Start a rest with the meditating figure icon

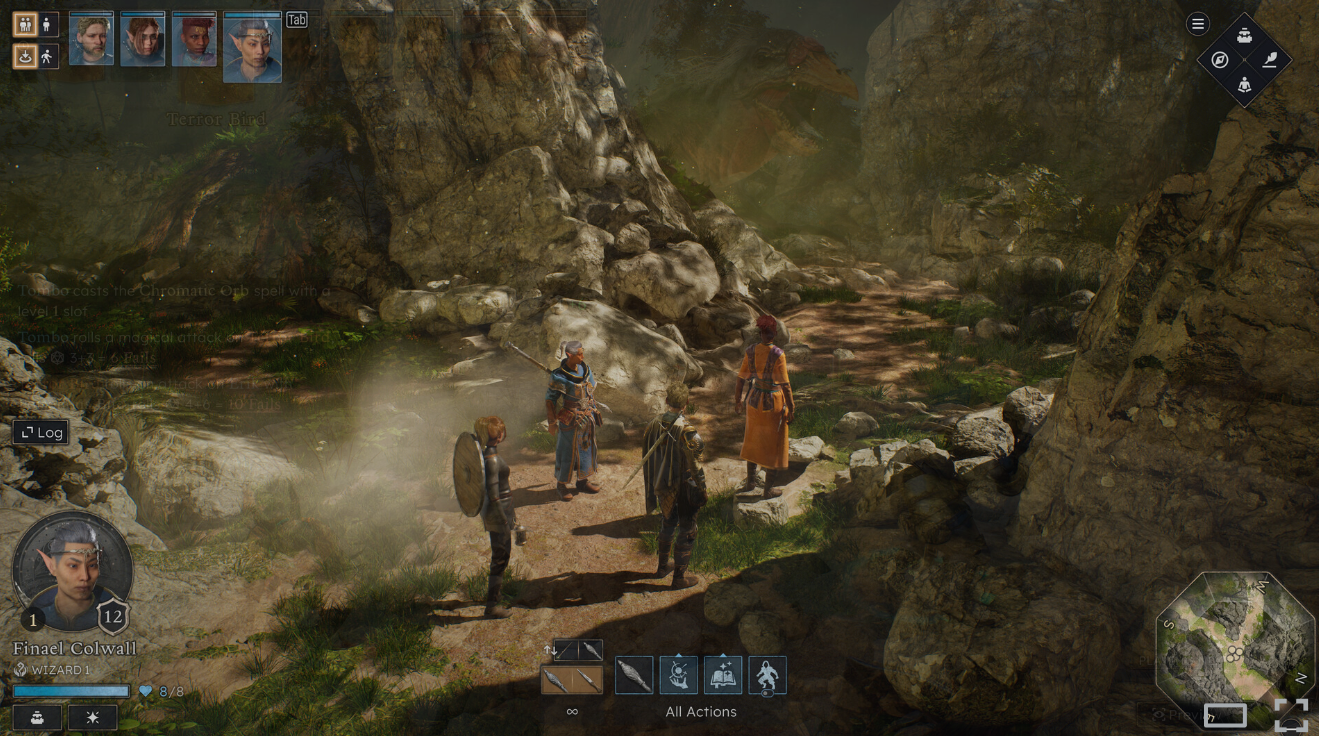coord(1245,84)
